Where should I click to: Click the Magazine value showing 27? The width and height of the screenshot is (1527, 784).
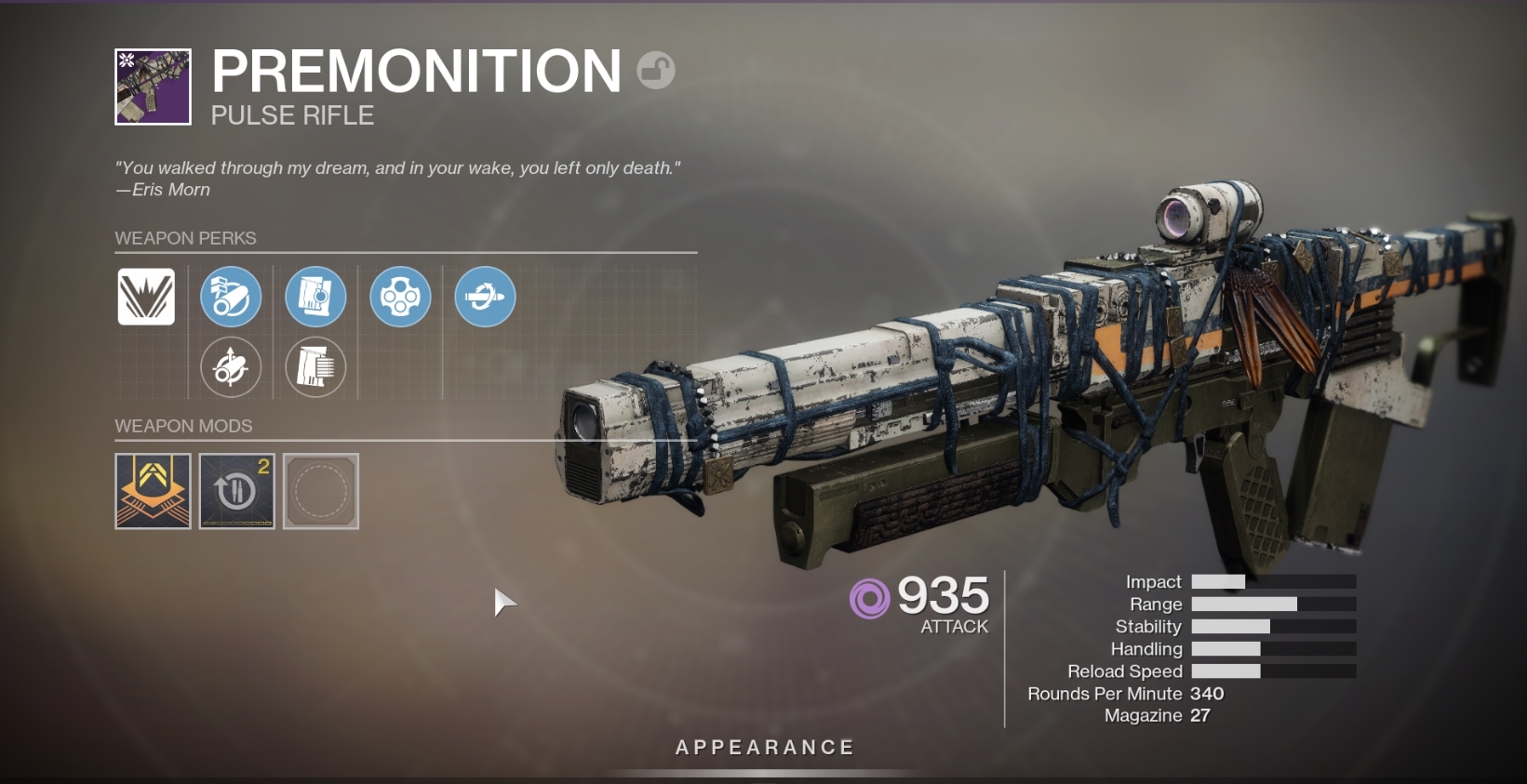[x=1202, y=715]
